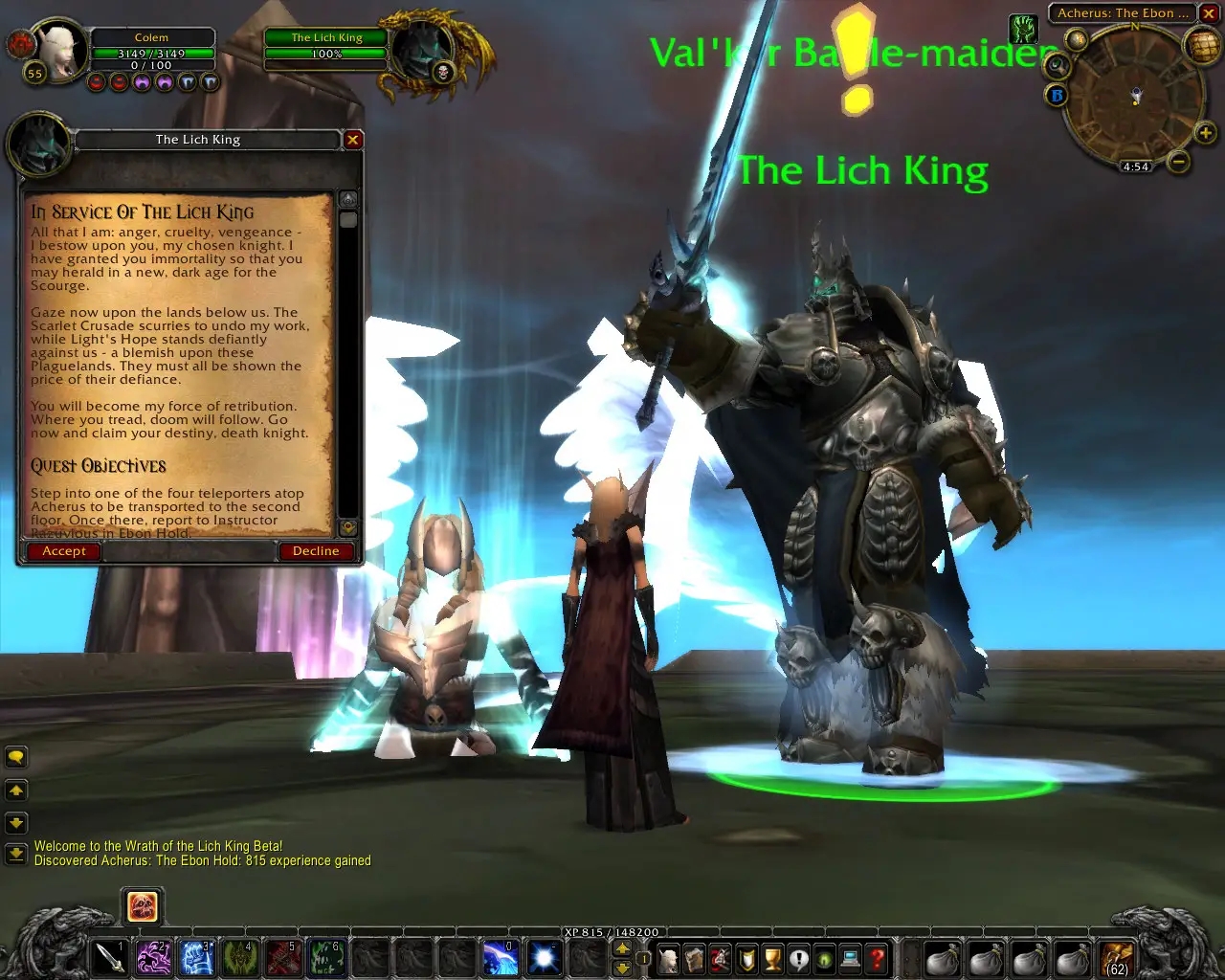The height and width of the screenshot is (980, 1225).
Task: Accept the In Service of the Lich King quest
Action: point(64,551)
